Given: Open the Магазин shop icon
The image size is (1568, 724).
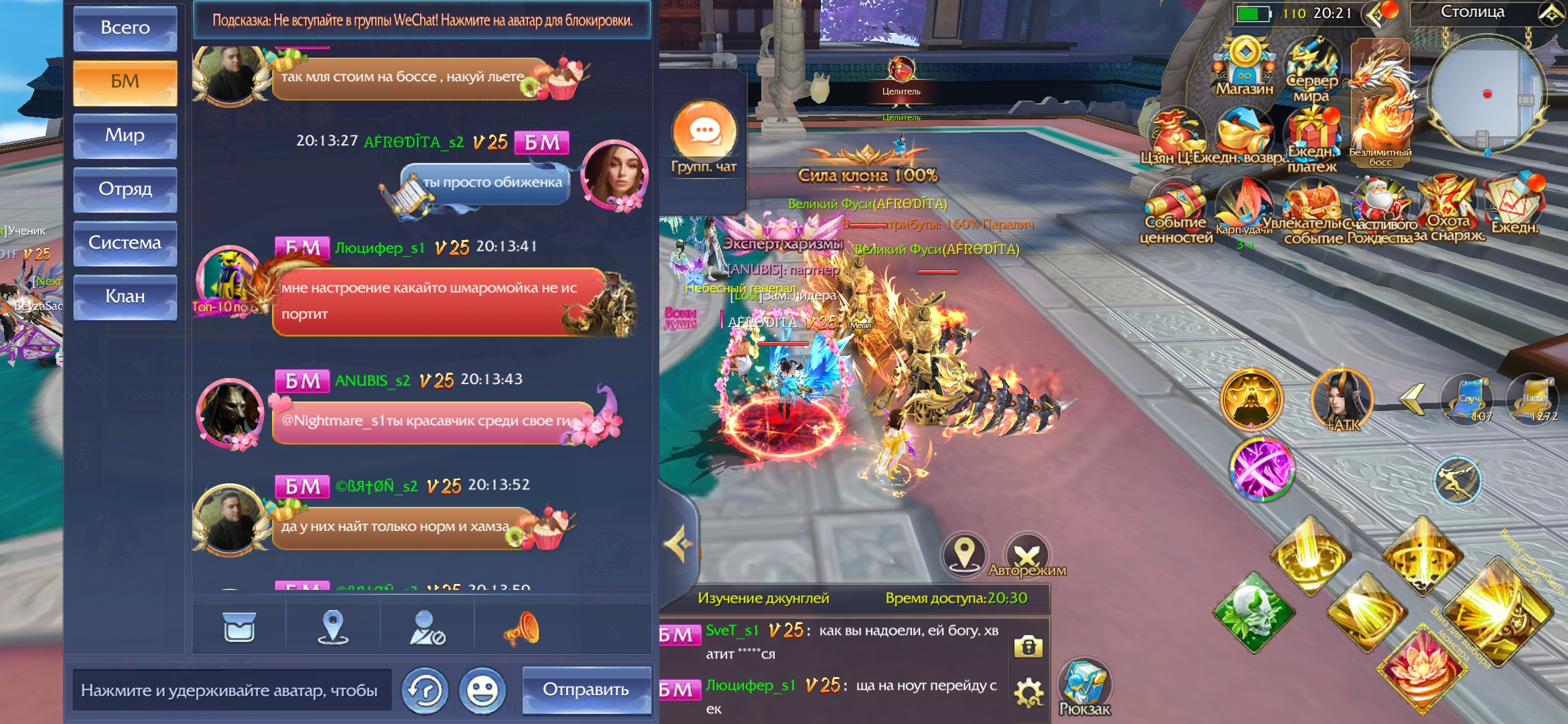Looking at the screenshot, I should pyautogui.click(x=1244, y=66).
